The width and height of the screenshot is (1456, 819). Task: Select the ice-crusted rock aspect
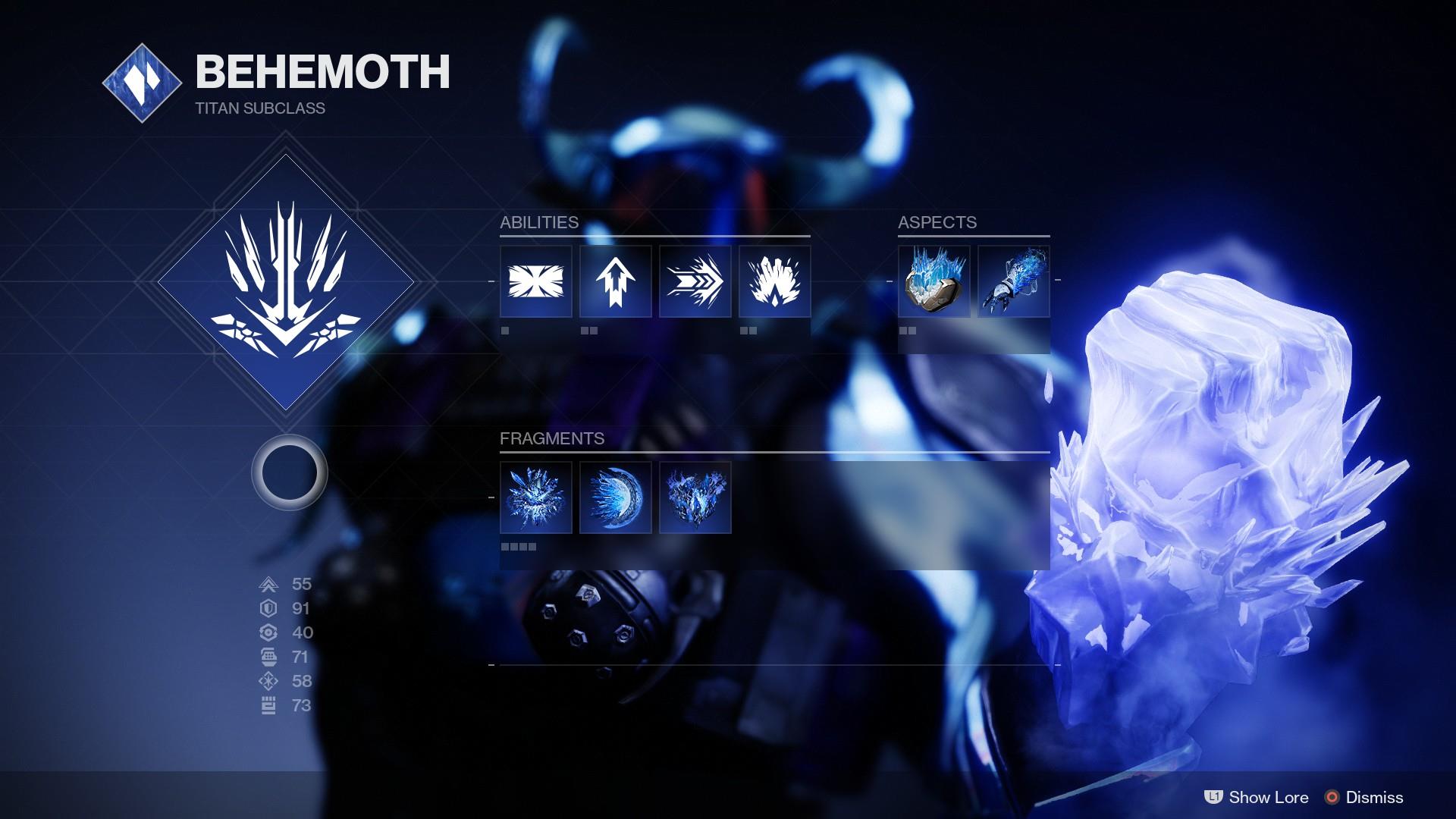point(934,281)
